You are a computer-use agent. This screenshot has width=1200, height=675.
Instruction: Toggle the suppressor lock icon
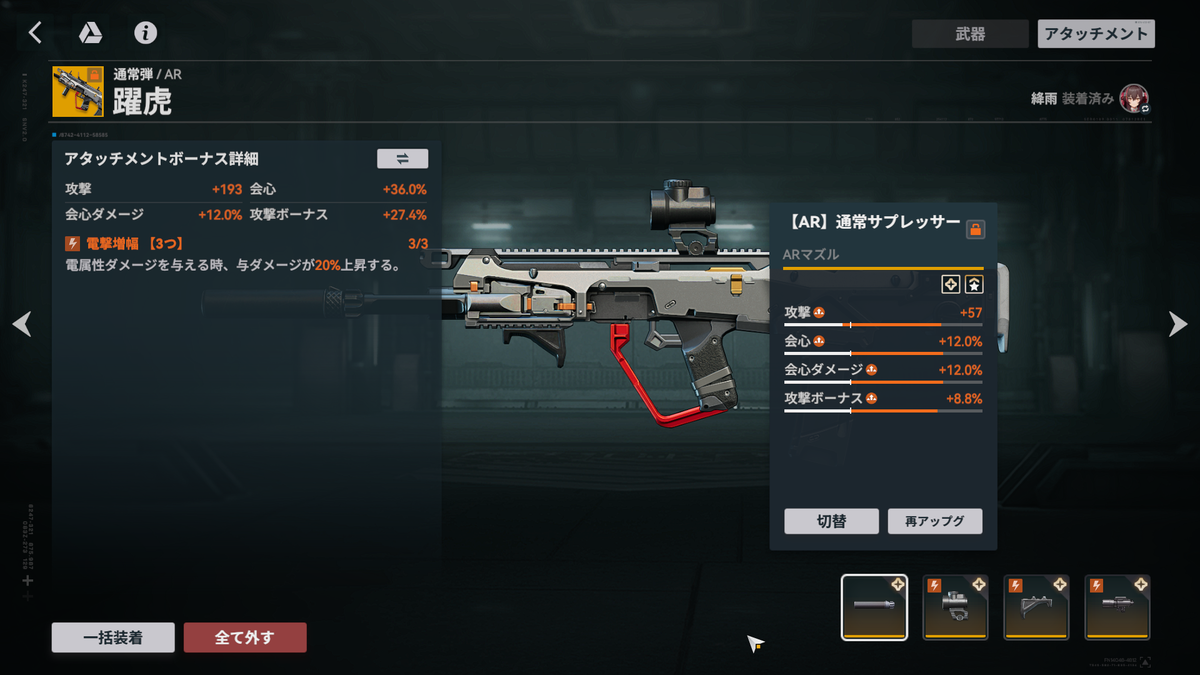tap(976, 230)
